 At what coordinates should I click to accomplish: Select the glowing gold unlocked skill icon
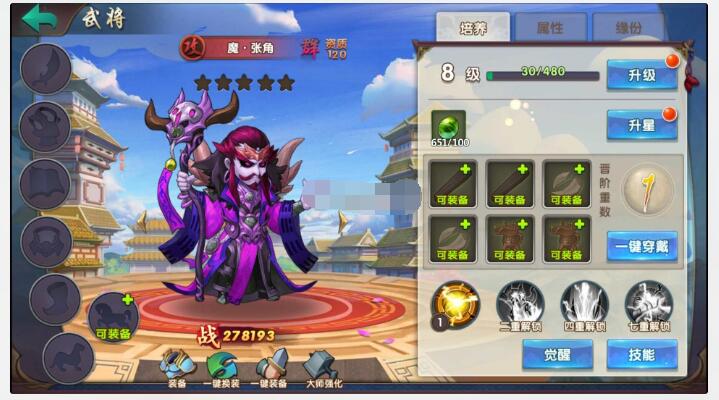(455, 302)
